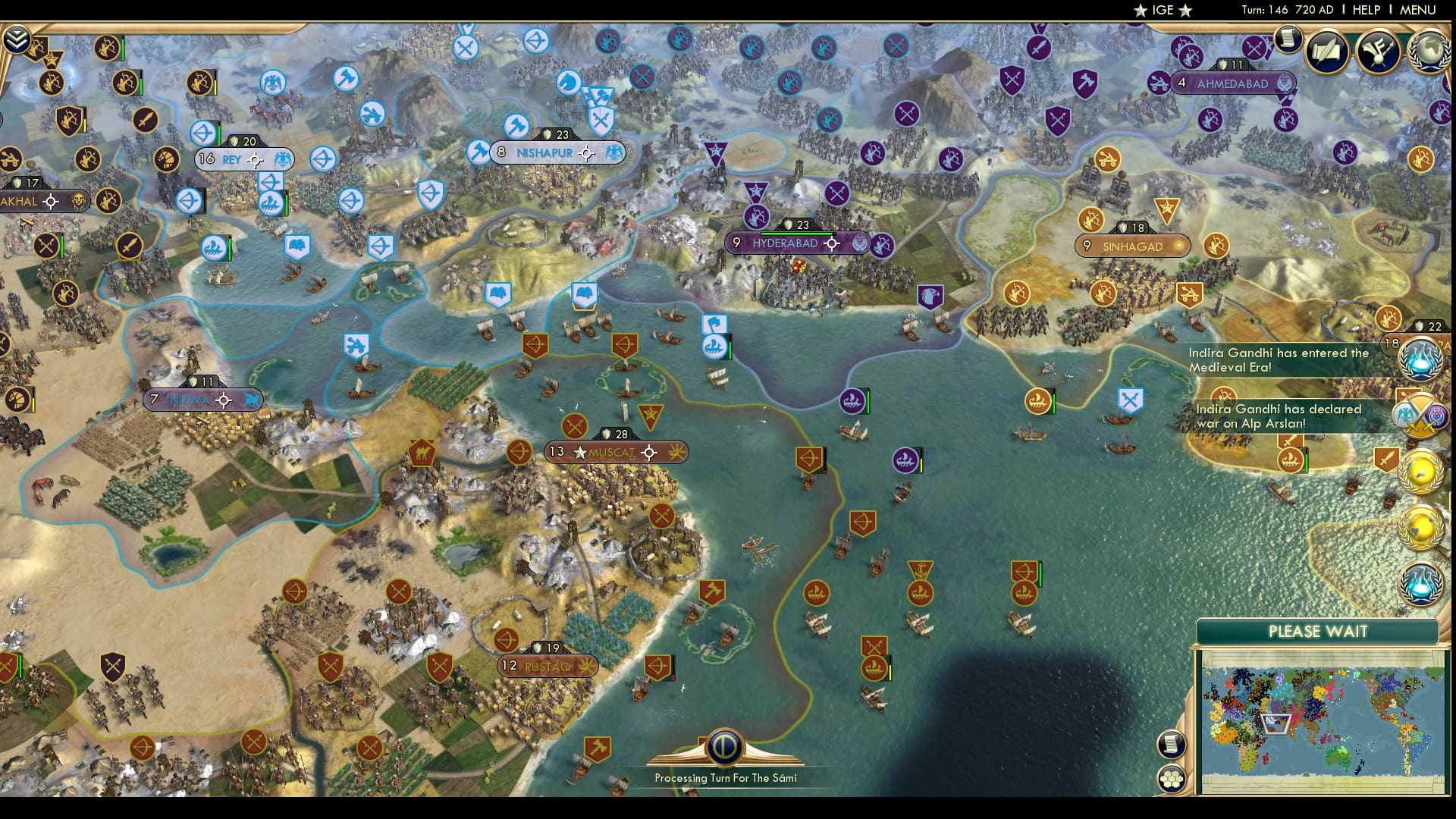
Task: Open the Social Policies screen
Action: click(x=1325, y=52)
